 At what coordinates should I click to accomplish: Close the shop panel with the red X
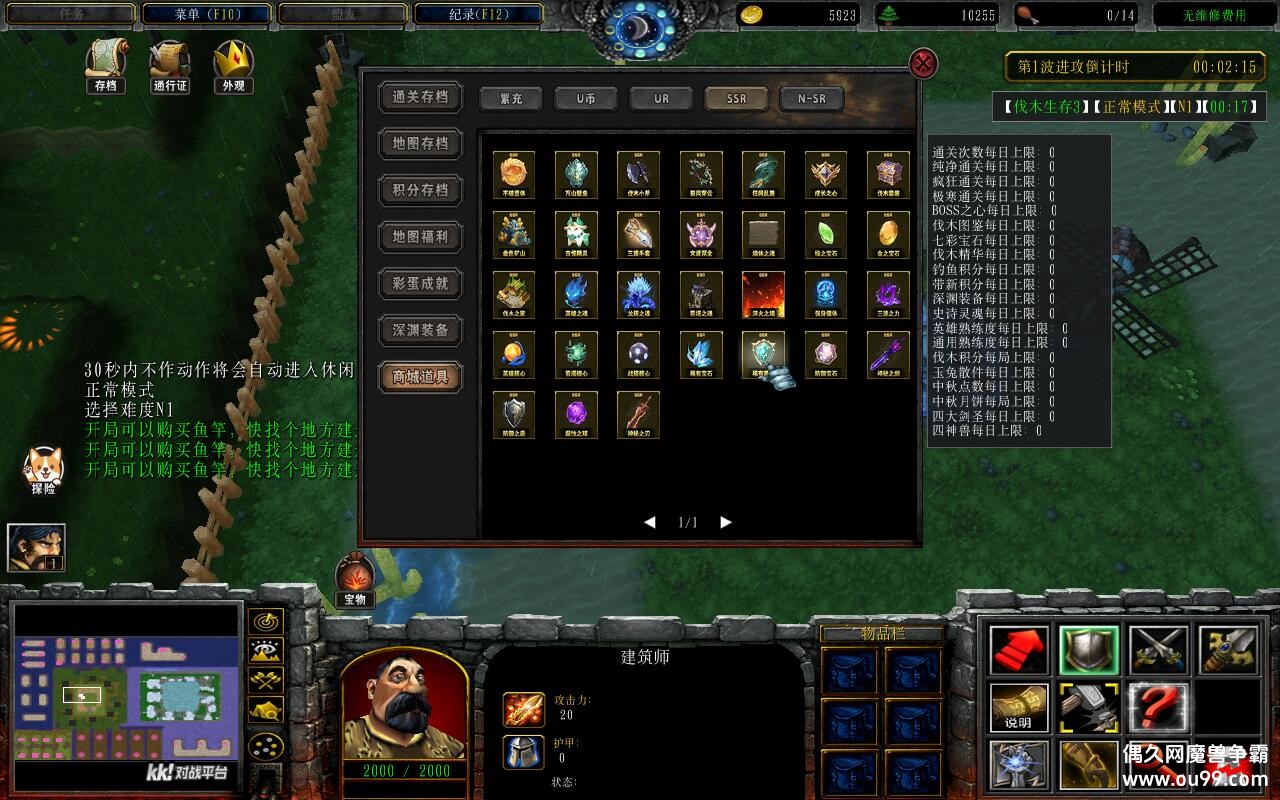point(922,64)
